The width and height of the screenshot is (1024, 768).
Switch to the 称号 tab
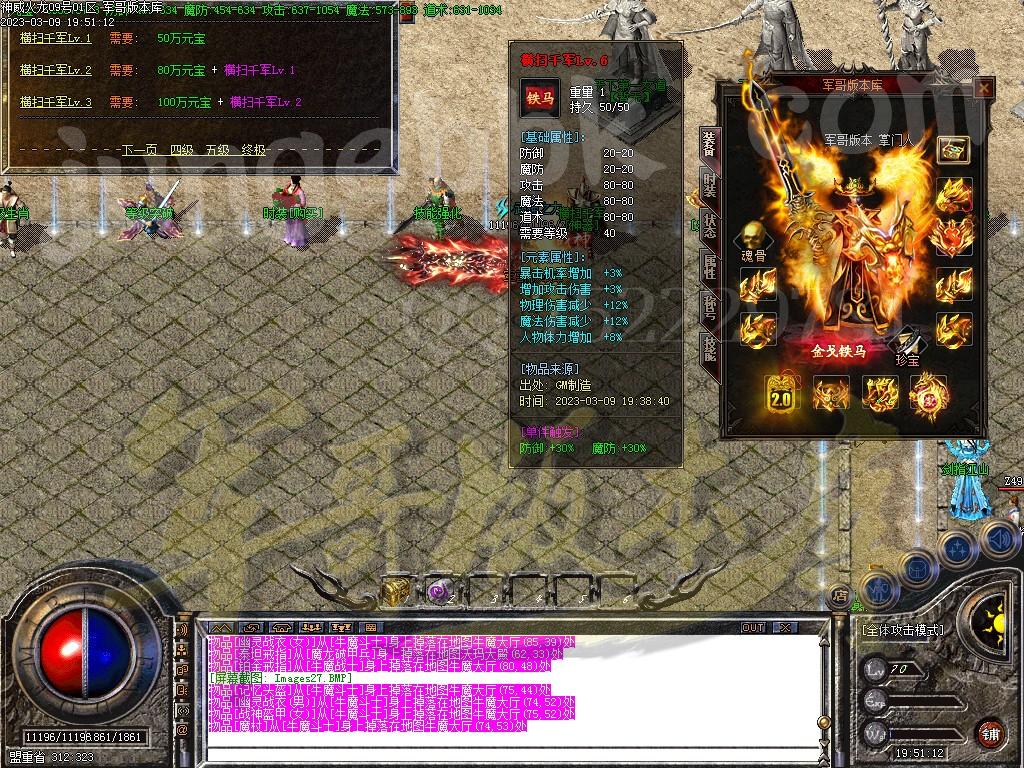709,306
